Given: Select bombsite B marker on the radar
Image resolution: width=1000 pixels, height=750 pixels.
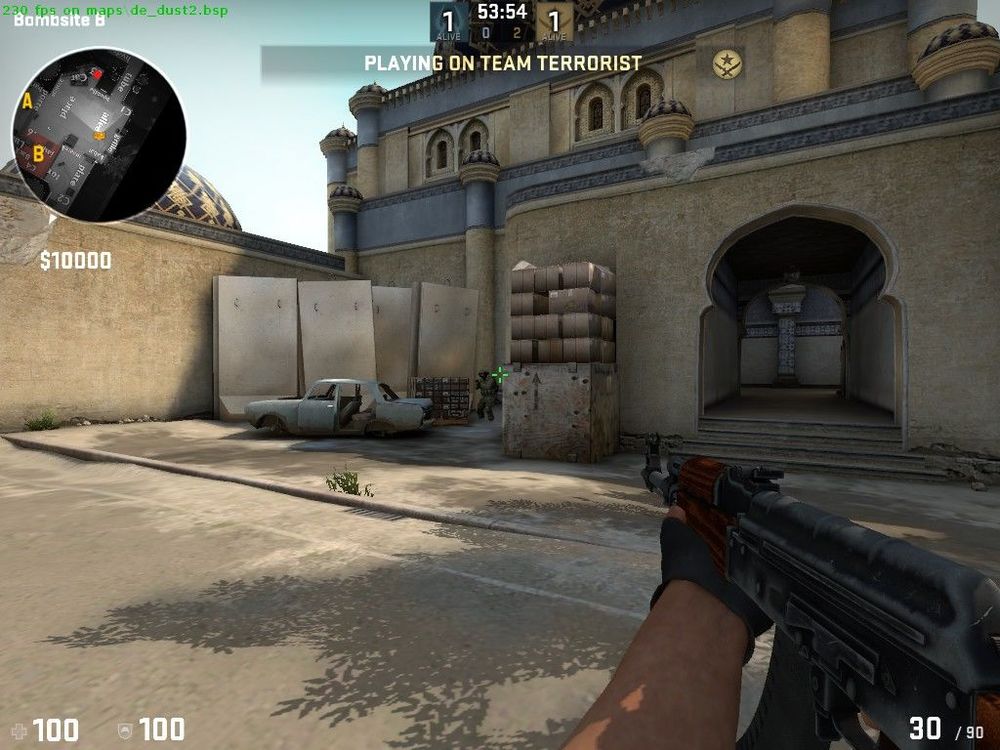Looking at the screenshot, I should (38, 153).
